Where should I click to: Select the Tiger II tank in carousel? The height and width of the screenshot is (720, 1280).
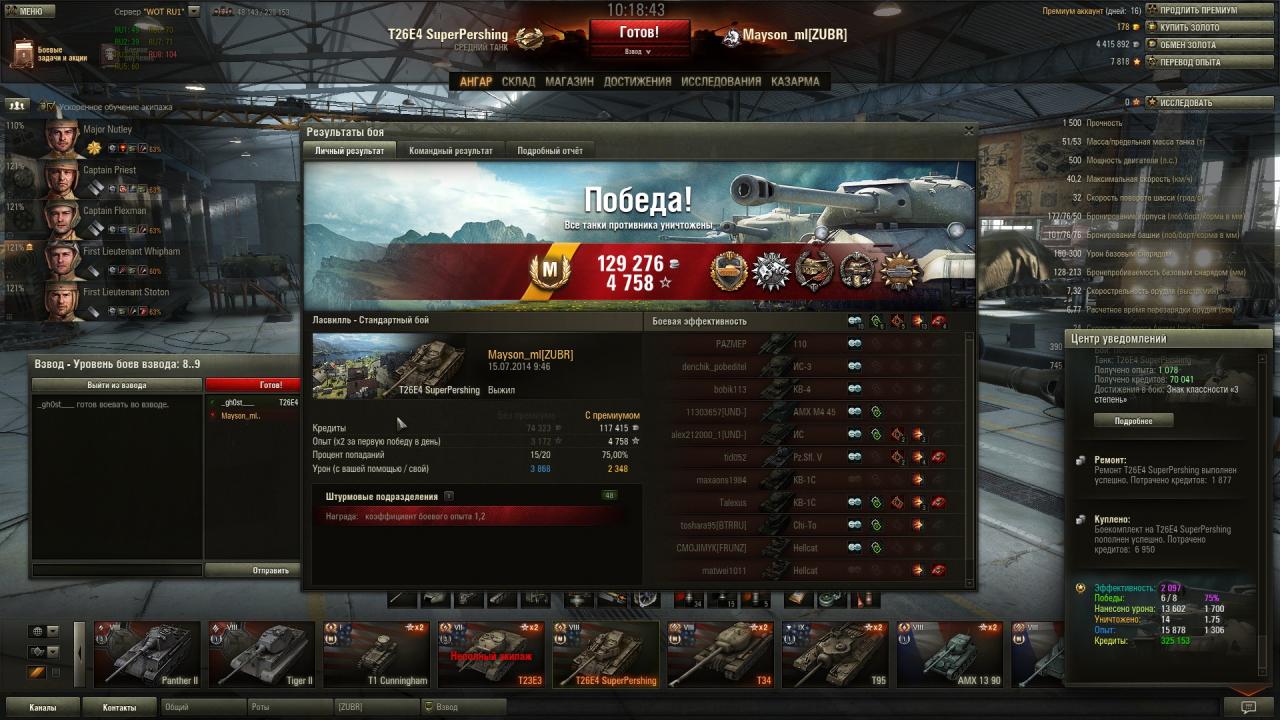262,656
